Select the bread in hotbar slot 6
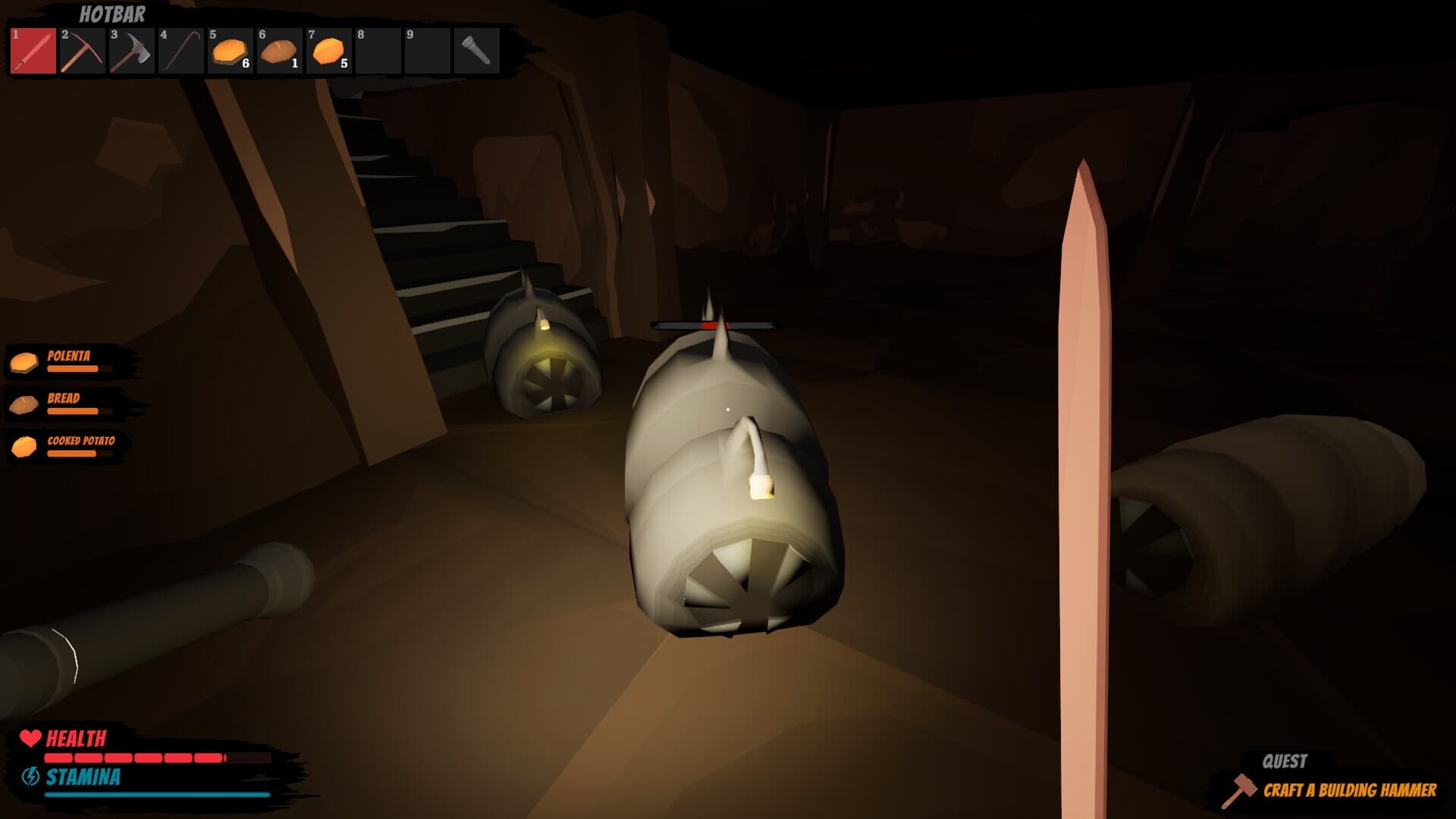Viewport: 1456px width, 819px height. click(x=279, y=51)
